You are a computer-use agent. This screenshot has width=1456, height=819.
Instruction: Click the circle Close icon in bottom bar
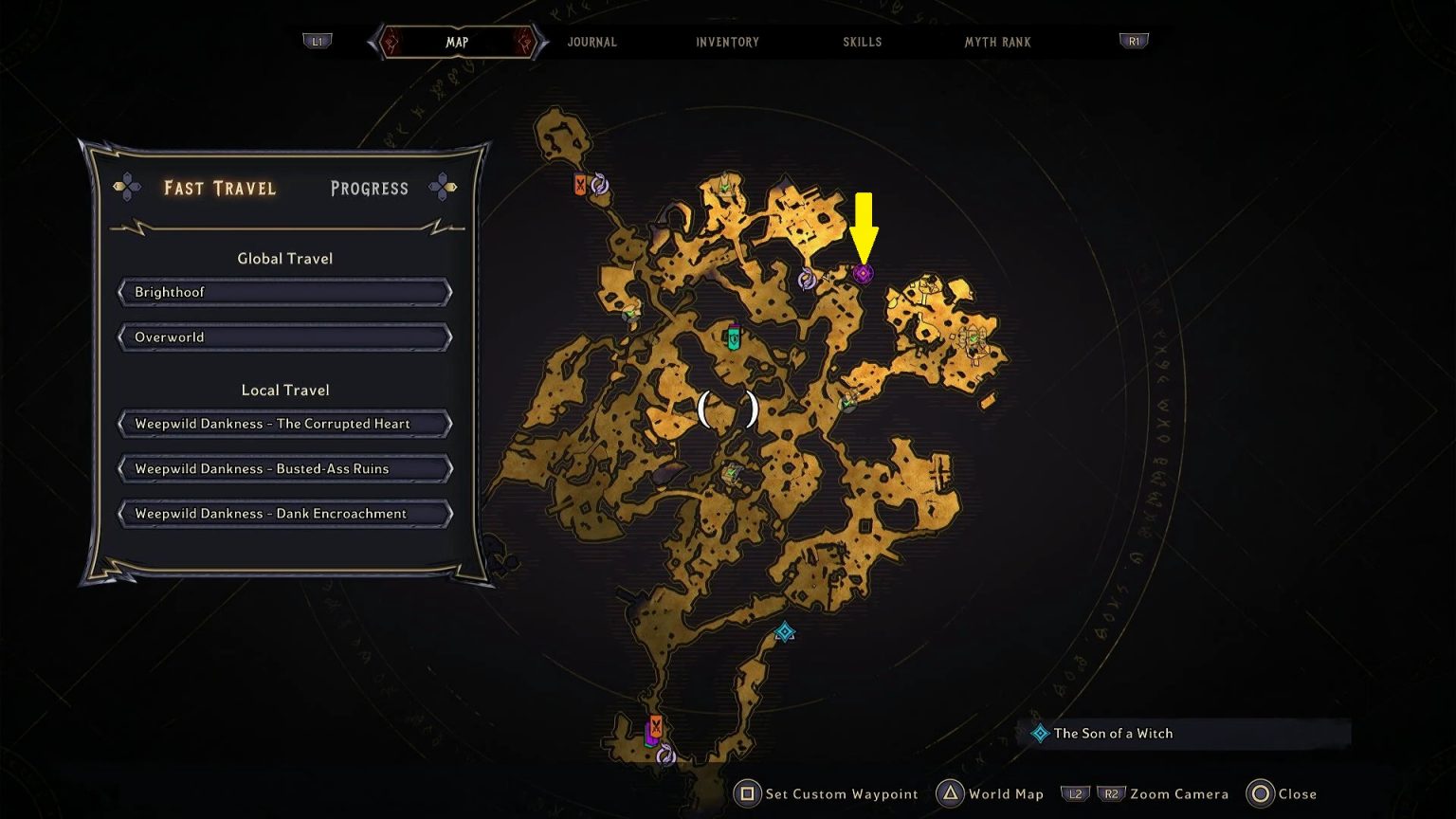pyautogui.click(x=1261, y=794)
